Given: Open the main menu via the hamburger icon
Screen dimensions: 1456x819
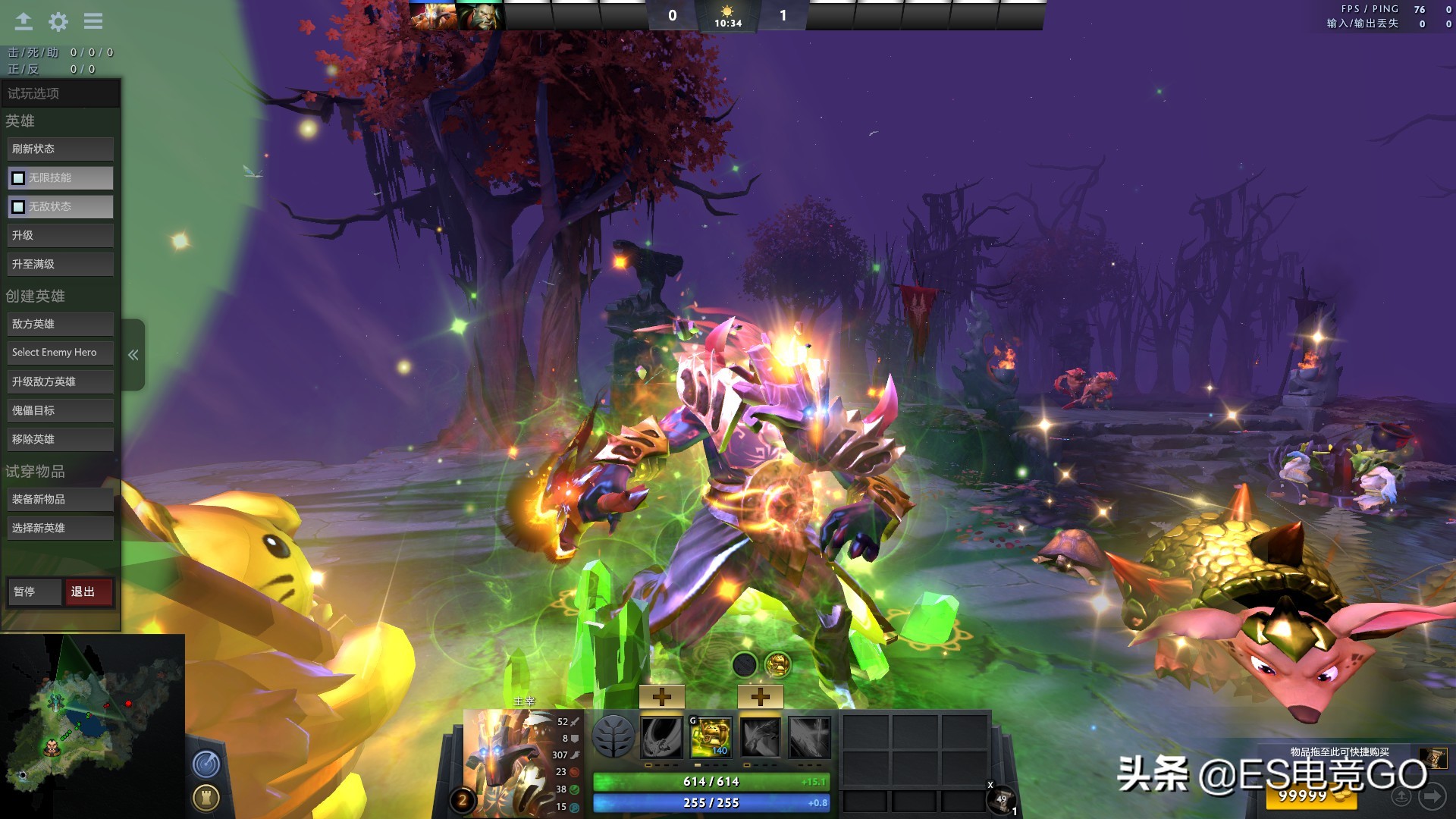Looking at the screenshot, I should tap(93, 21).
